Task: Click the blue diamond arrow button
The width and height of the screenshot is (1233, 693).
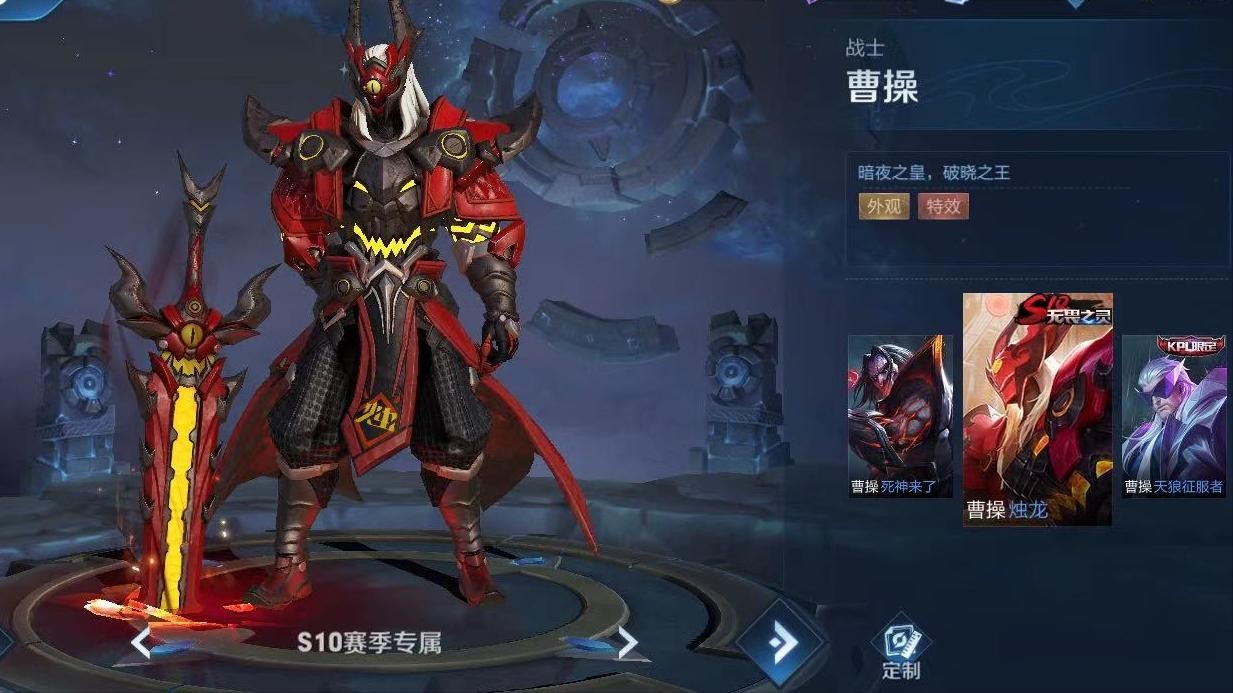Action: 781,642
